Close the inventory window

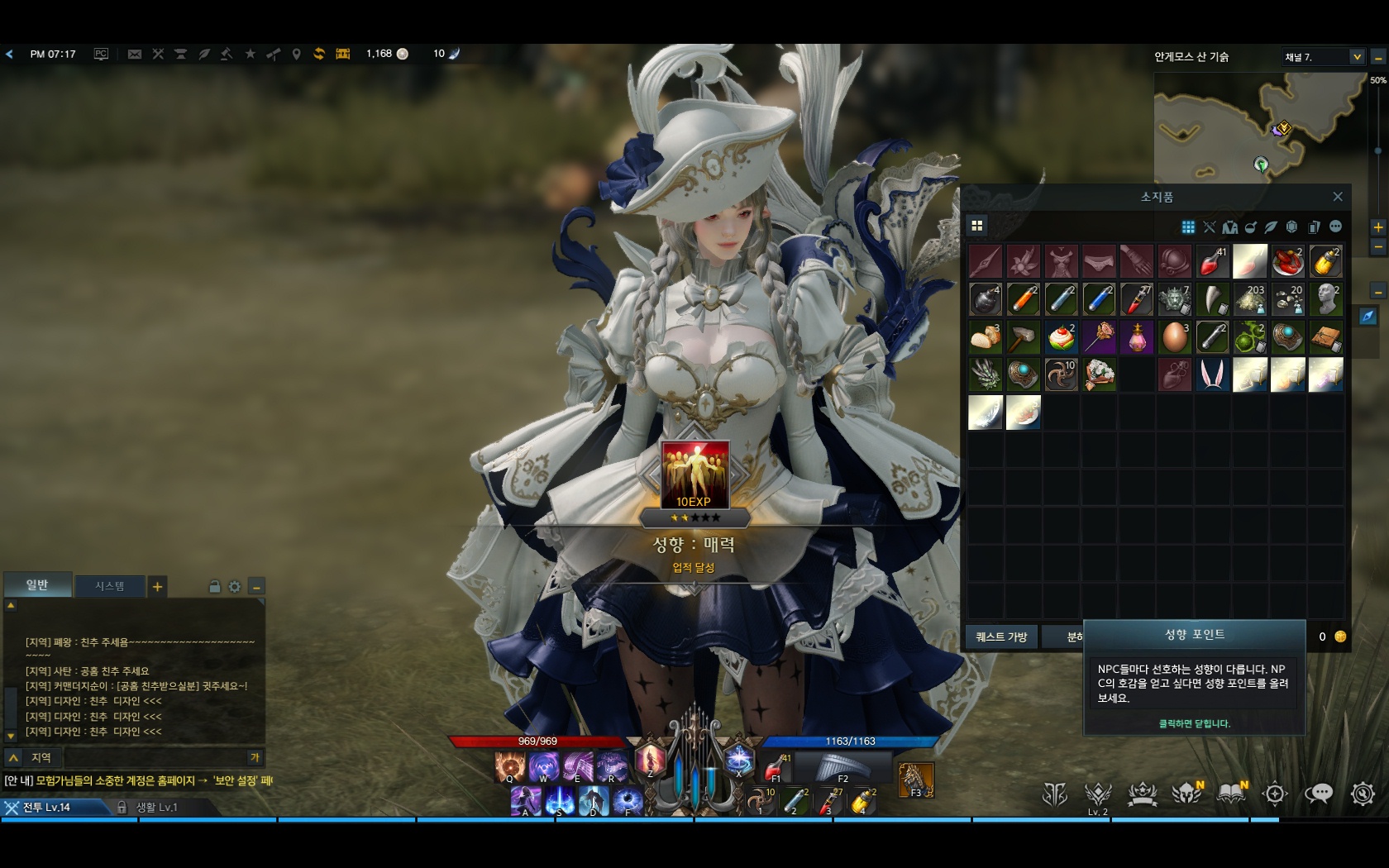[x=1337, y=197]
